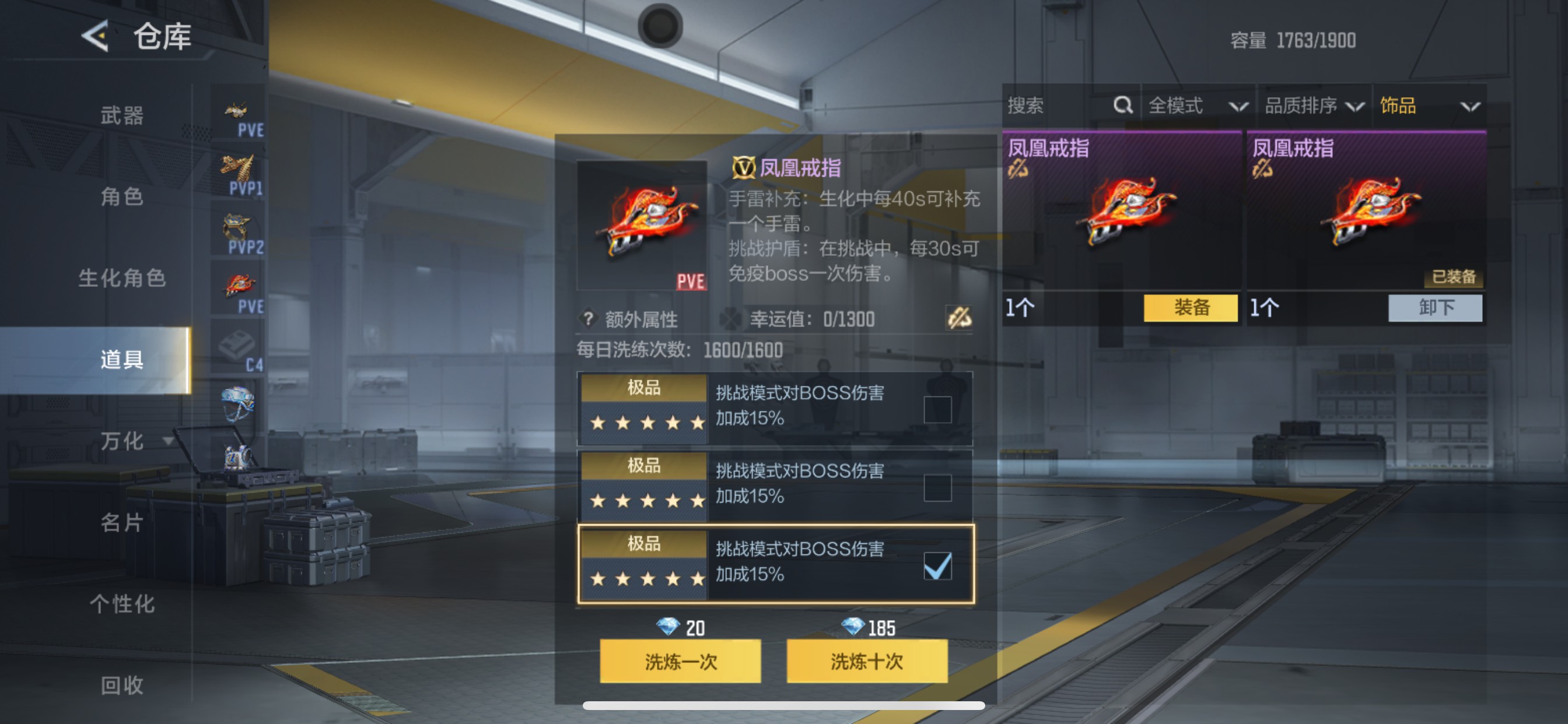Select the PVP1 golden grenade icon
1568x724 pixels.
click(240, 167)
